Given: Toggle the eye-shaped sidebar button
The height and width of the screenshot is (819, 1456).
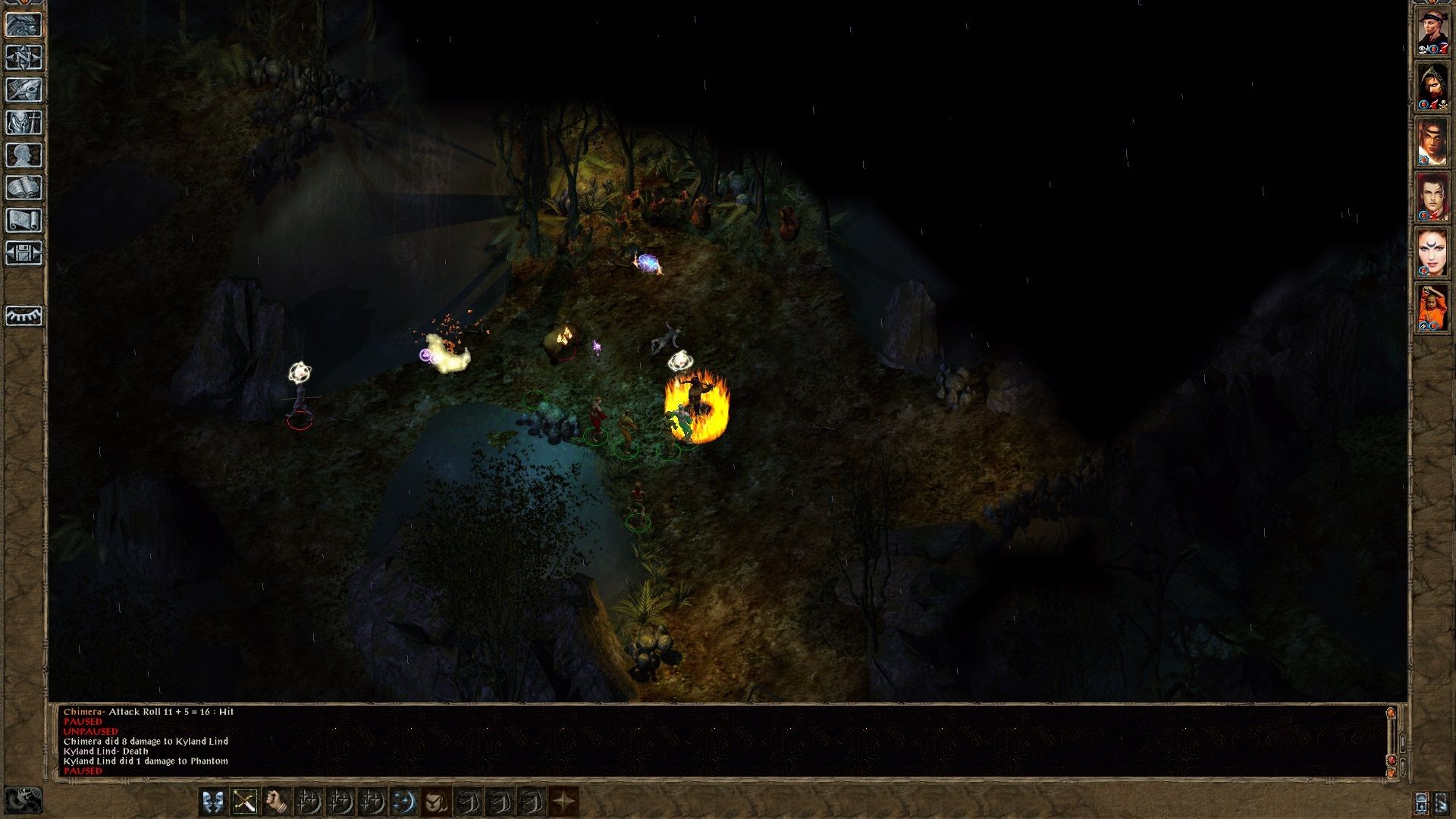Looking at the screenshot, I should (24, 315).
